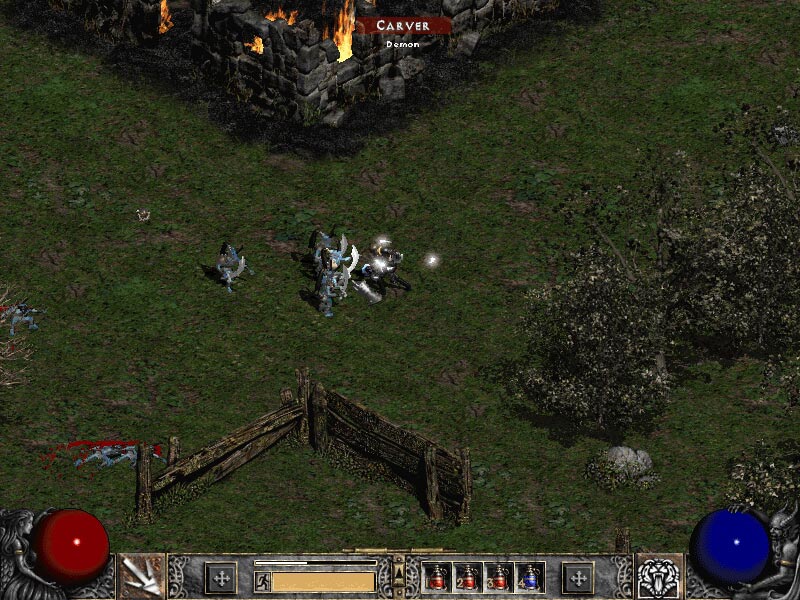Click the plus button beside the beast skill
800x600 pixels.
point(578,577)
